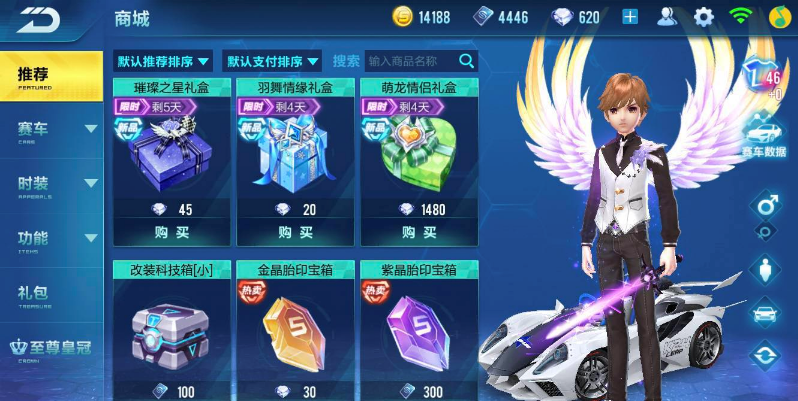Add currency with the plus button

630,17
